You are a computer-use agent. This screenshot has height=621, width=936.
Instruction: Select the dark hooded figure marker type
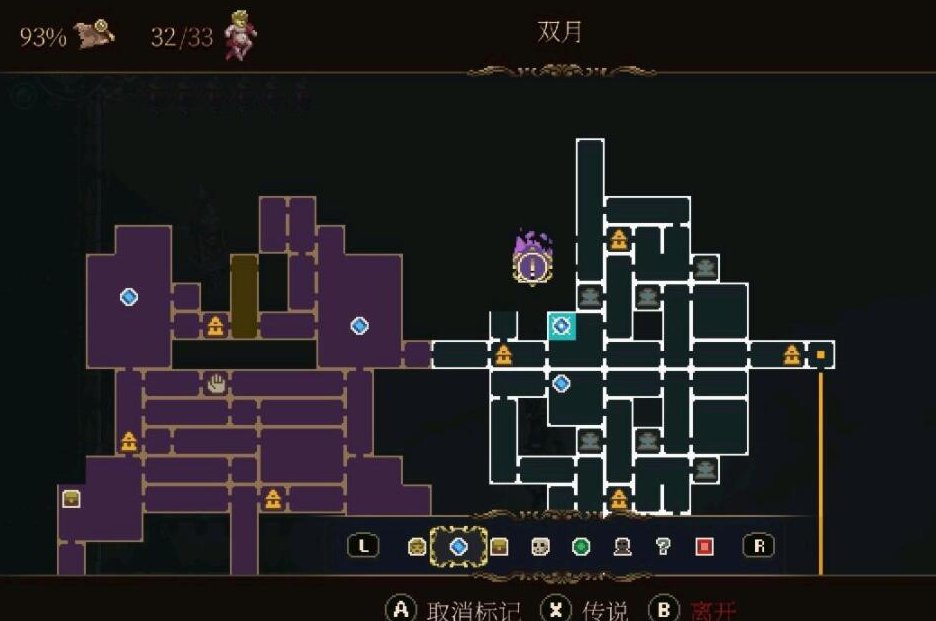coord(622,546)
